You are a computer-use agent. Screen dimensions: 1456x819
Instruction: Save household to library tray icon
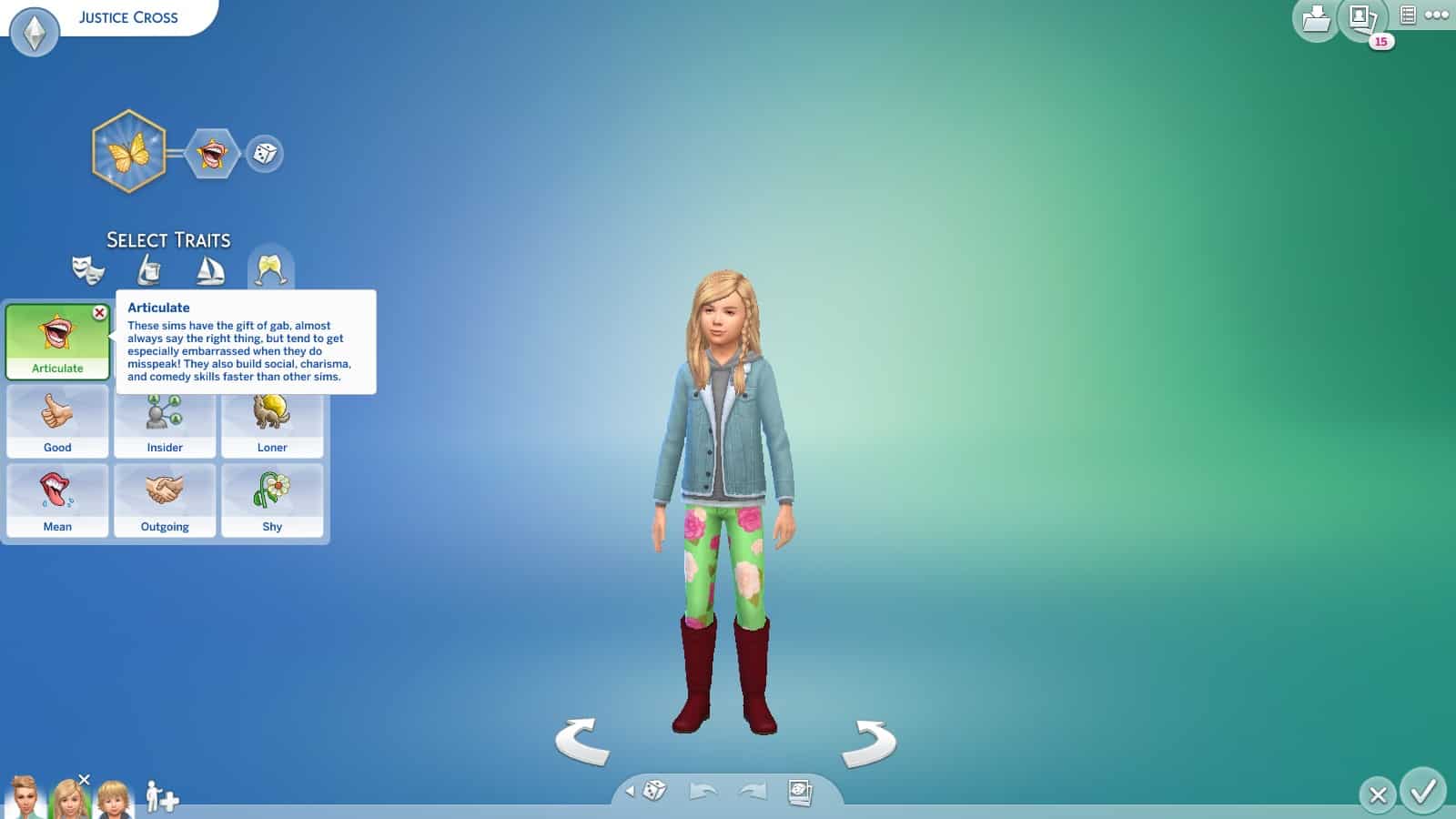(x=1315, y=20)
